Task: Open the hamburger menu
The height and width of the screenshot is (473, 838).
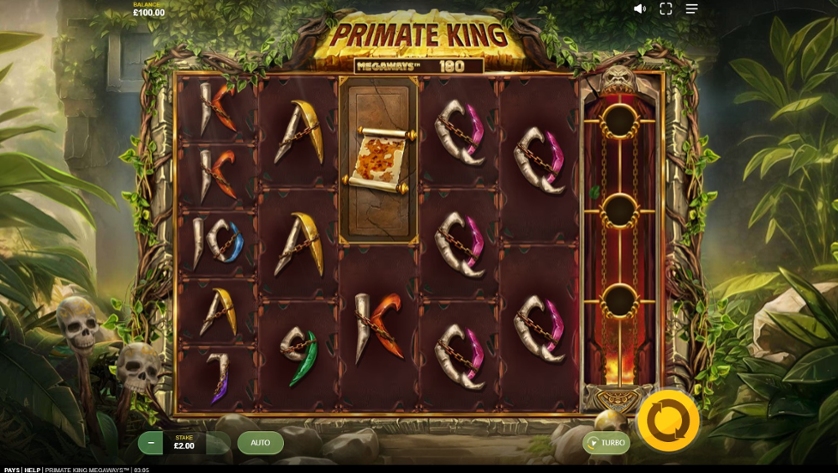Action: (x=691, y=9)
